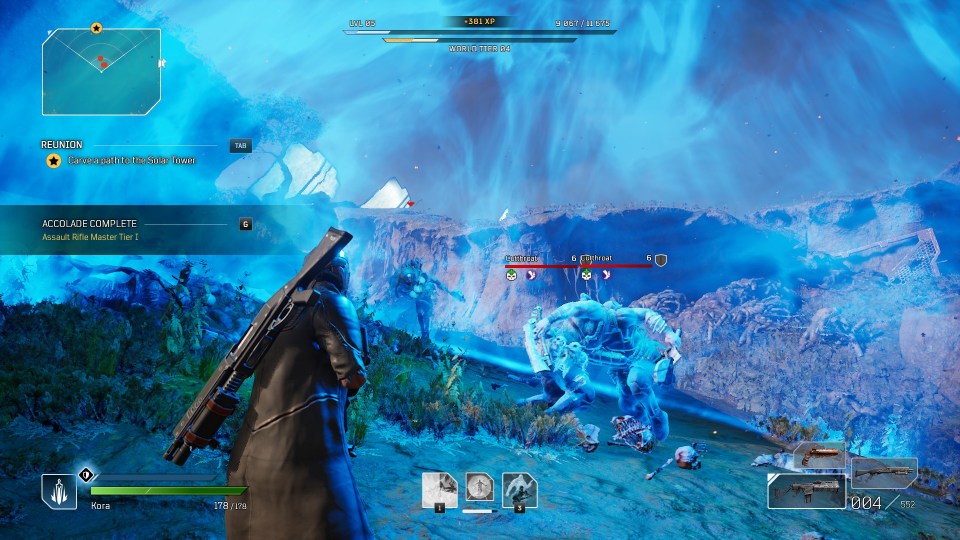This screenshot has width=960, height=540.
Task: Activate the third ability skill icon
Action: pos(520,490)
